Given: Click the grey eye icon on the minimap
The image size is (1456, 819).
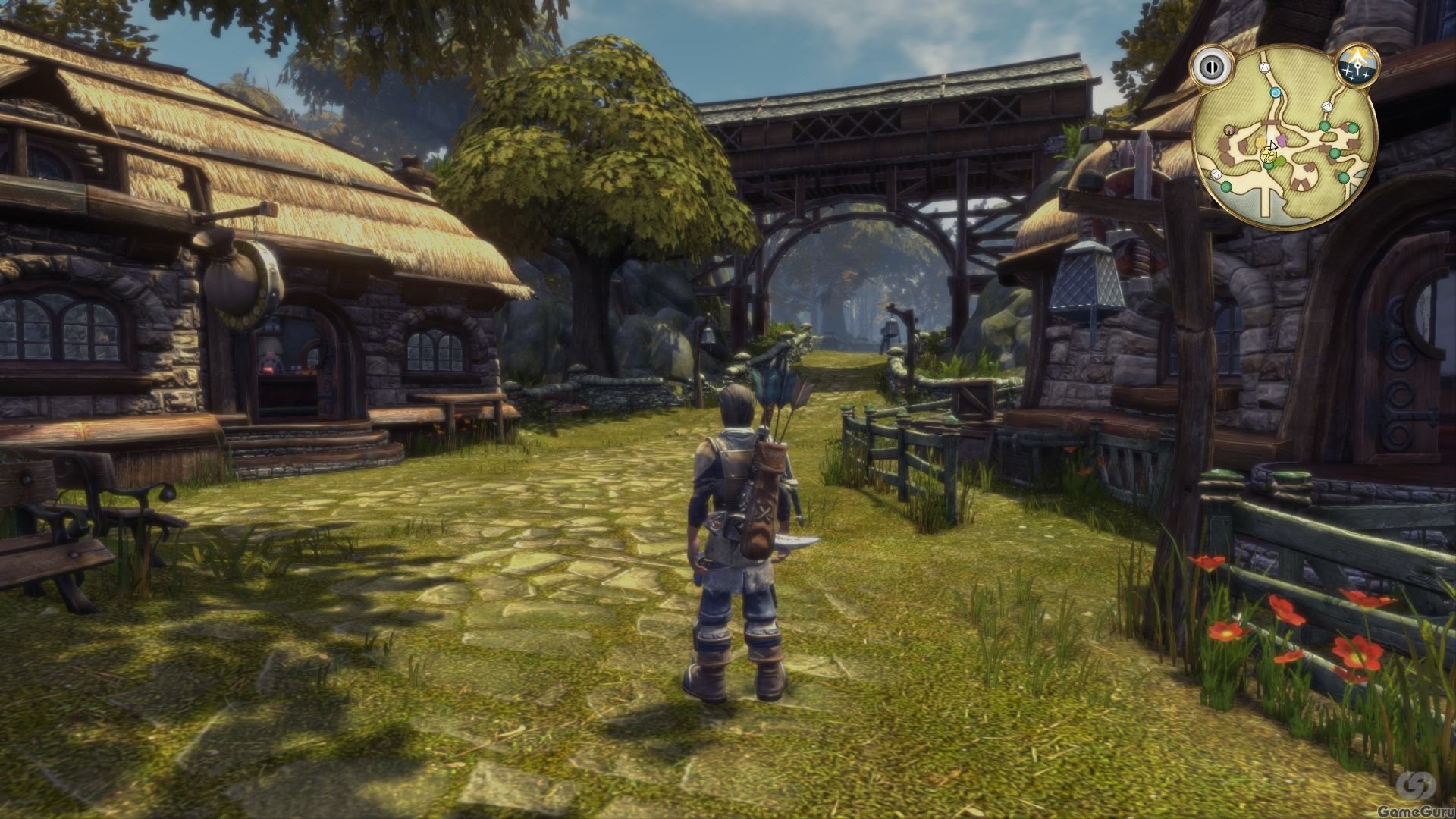Looking at the screenshot, I should (1212, 68).
